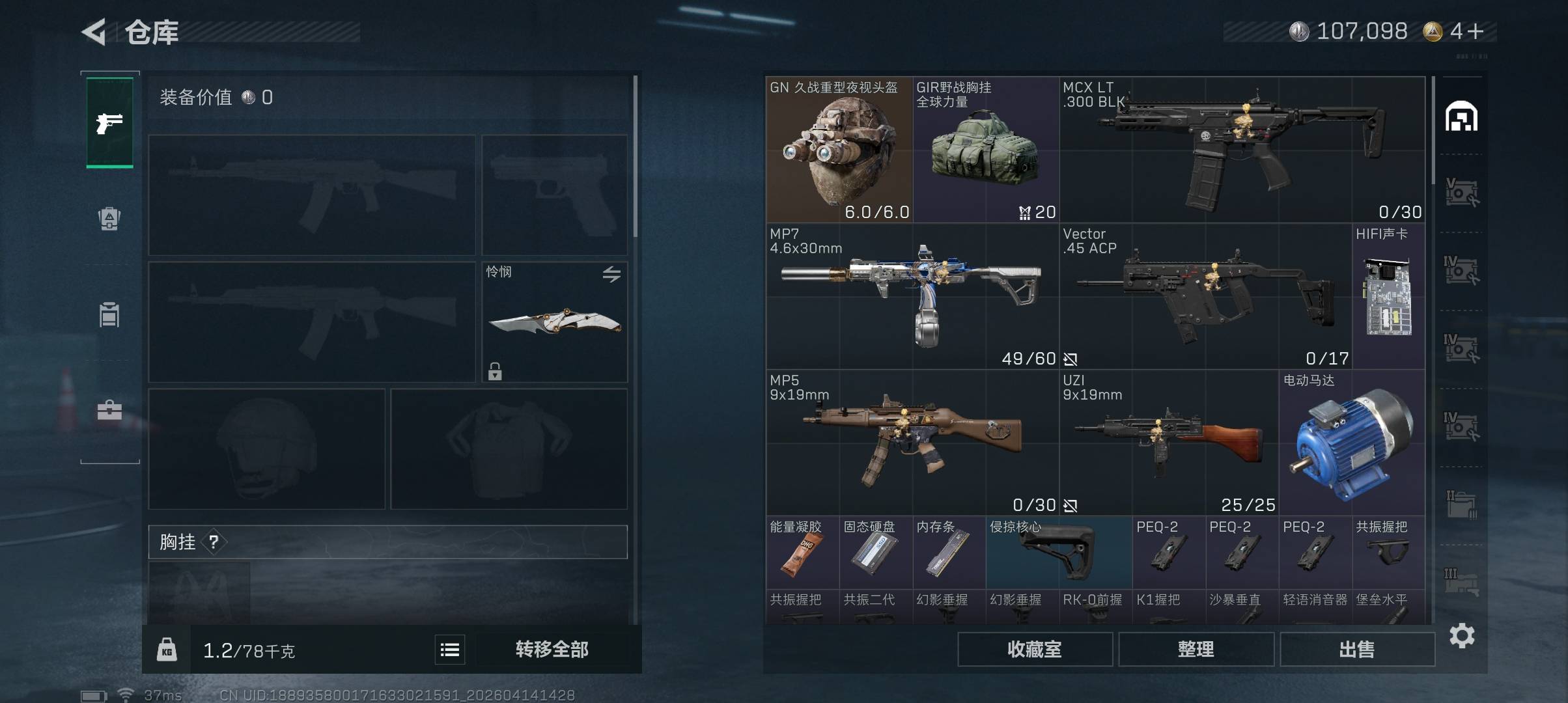Tap the 出售 sell button

click(1357, 649)
